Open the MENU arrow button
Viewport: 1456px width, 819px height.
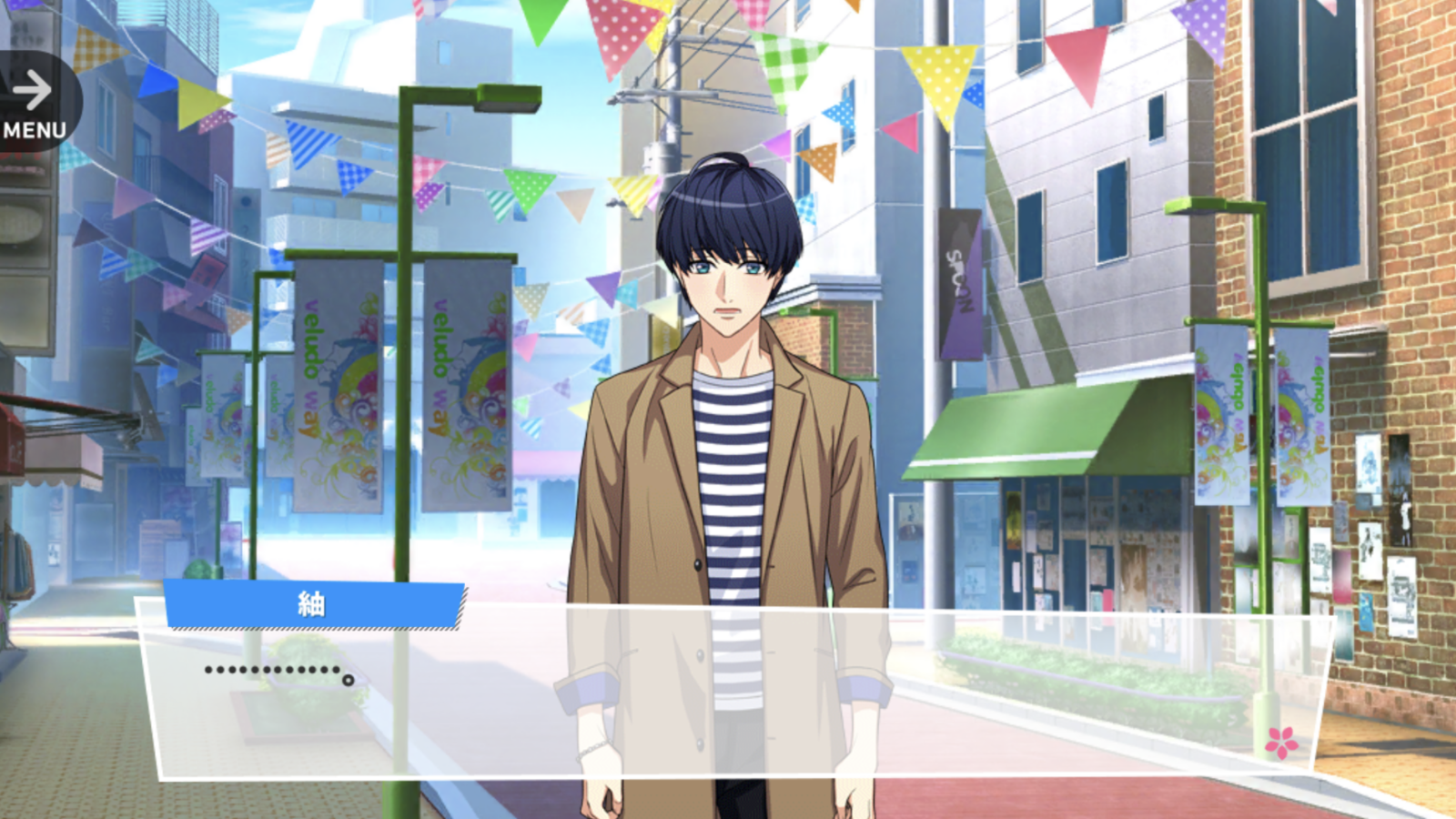35,103
